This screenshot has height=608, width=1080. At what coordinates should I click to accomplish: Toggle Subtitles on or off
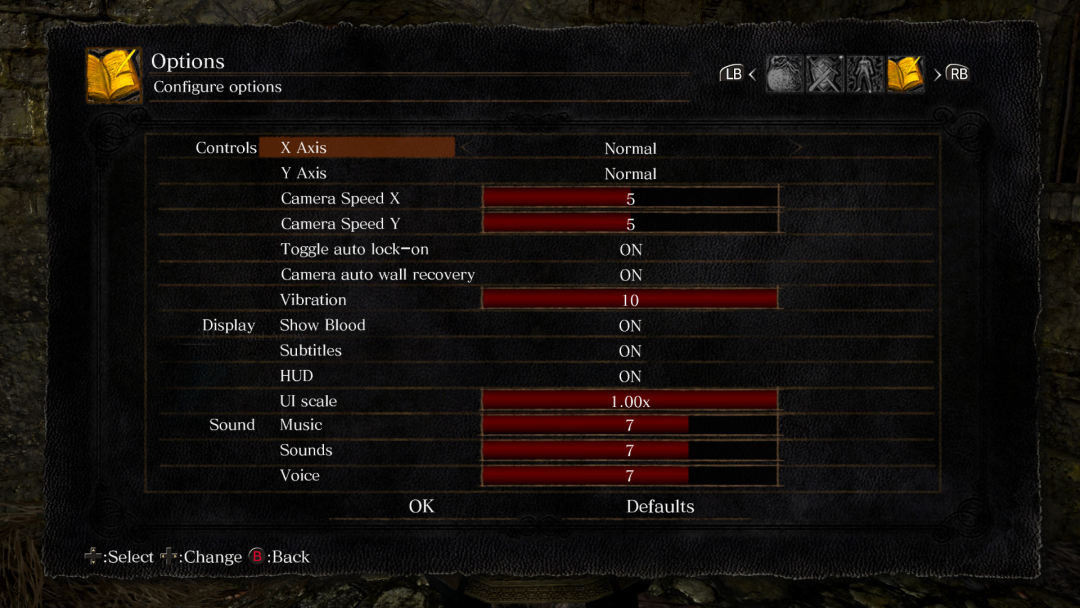[x=630, y=351]
